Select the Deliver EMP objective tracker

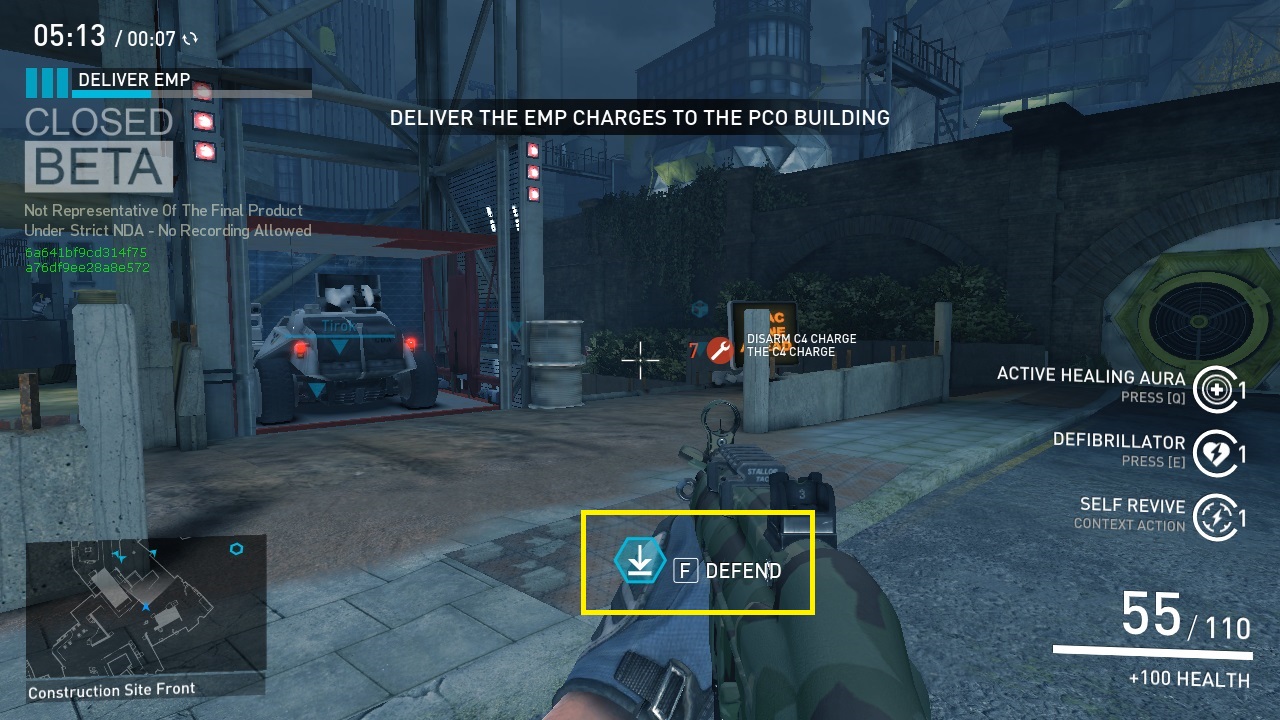pos(168,82)
